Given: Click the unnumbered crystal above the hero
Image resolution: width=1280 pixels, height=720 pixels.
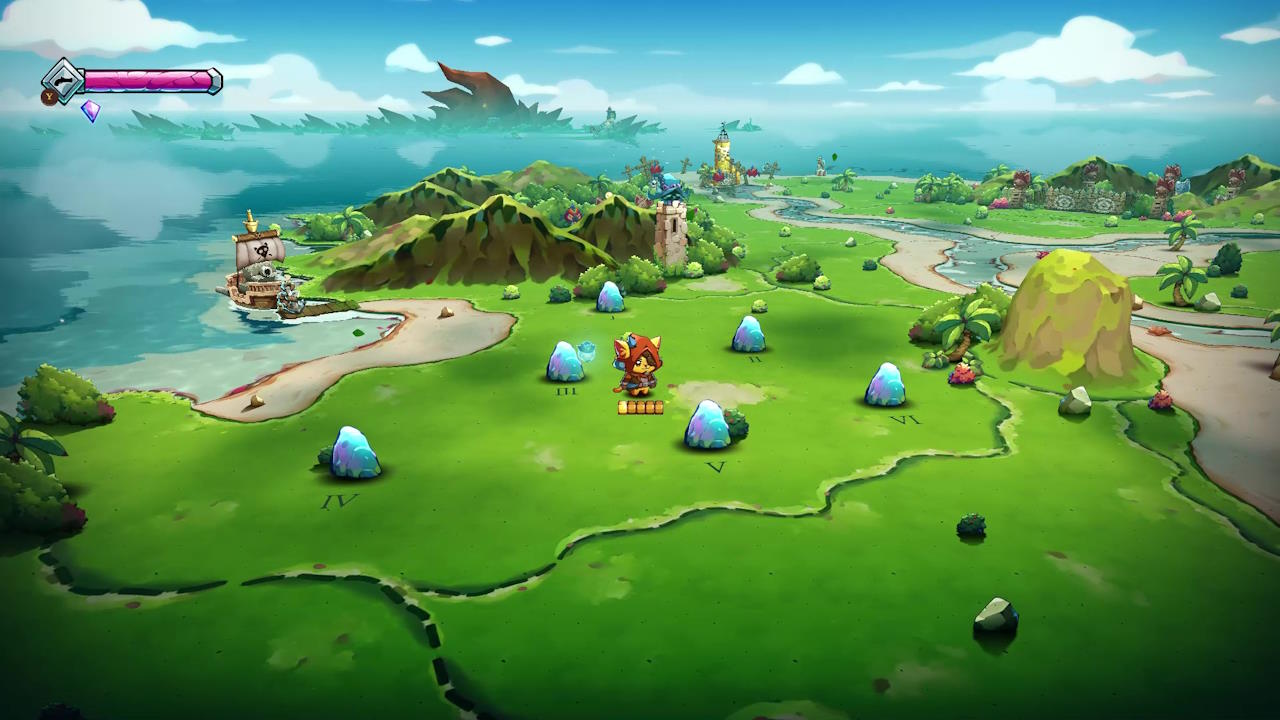Looking at the screenshot, I should pyautogui.click(x=608, y=297).
